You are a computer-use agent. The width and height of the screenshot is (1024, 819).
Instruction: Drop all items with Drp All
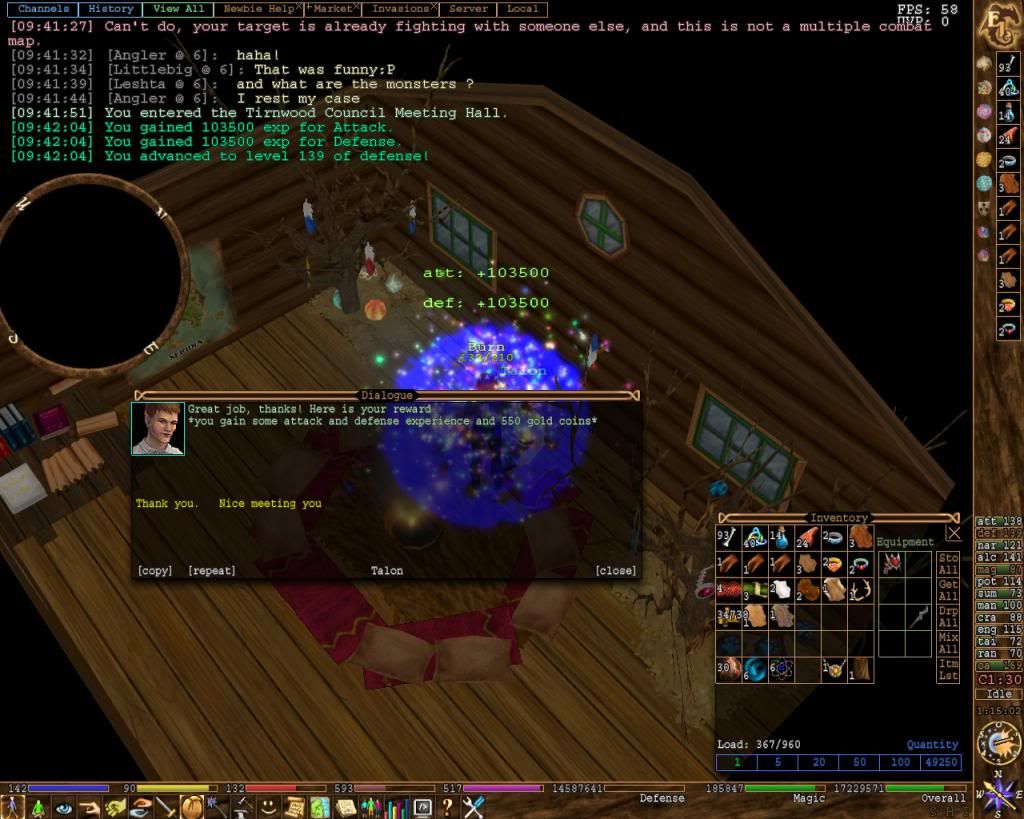(x=949, y=616)
